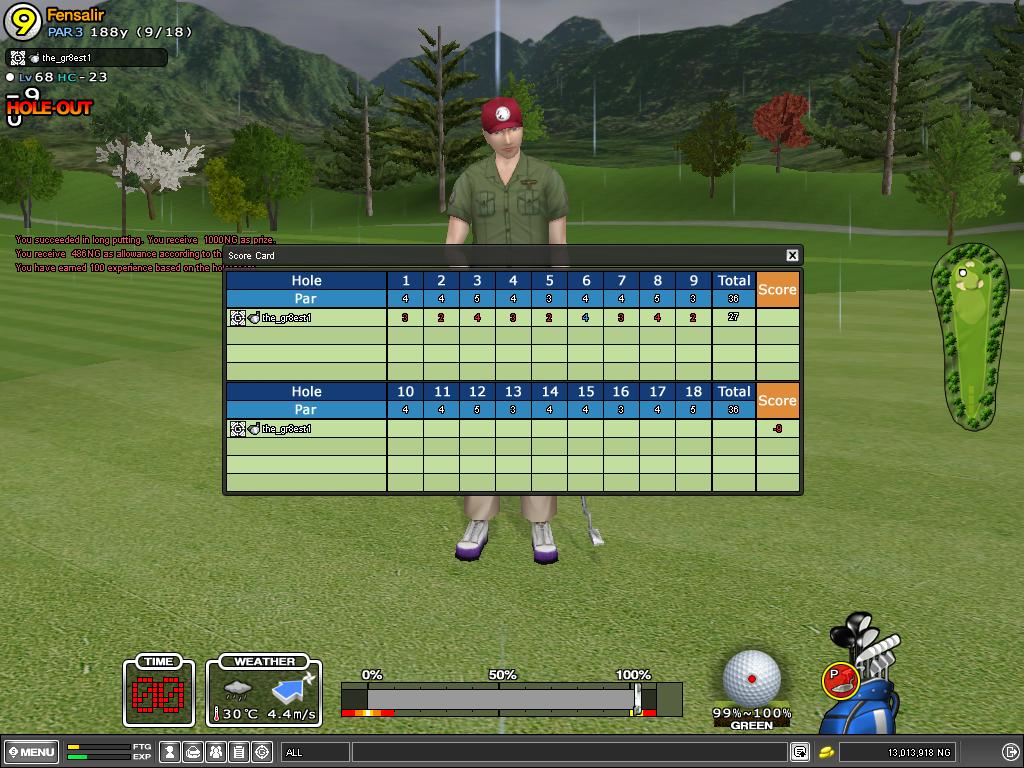Click the exit game arrow icon
The width and height of the screenshot is (1024, 768).
point(1010,752)
